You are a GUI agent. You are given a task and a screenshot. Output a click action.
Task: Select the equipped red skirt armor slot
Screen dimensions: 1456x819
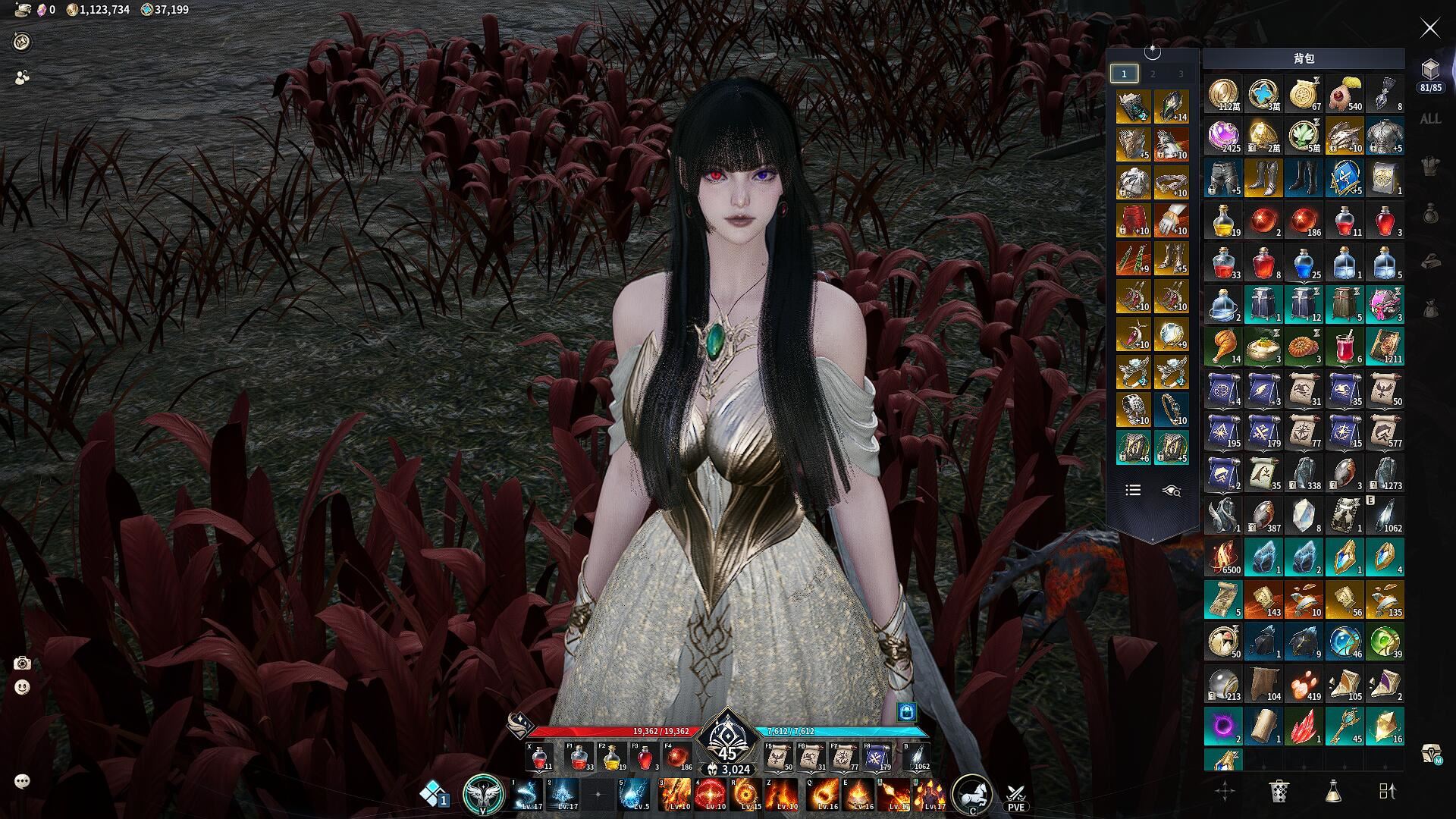(1133, 221)
